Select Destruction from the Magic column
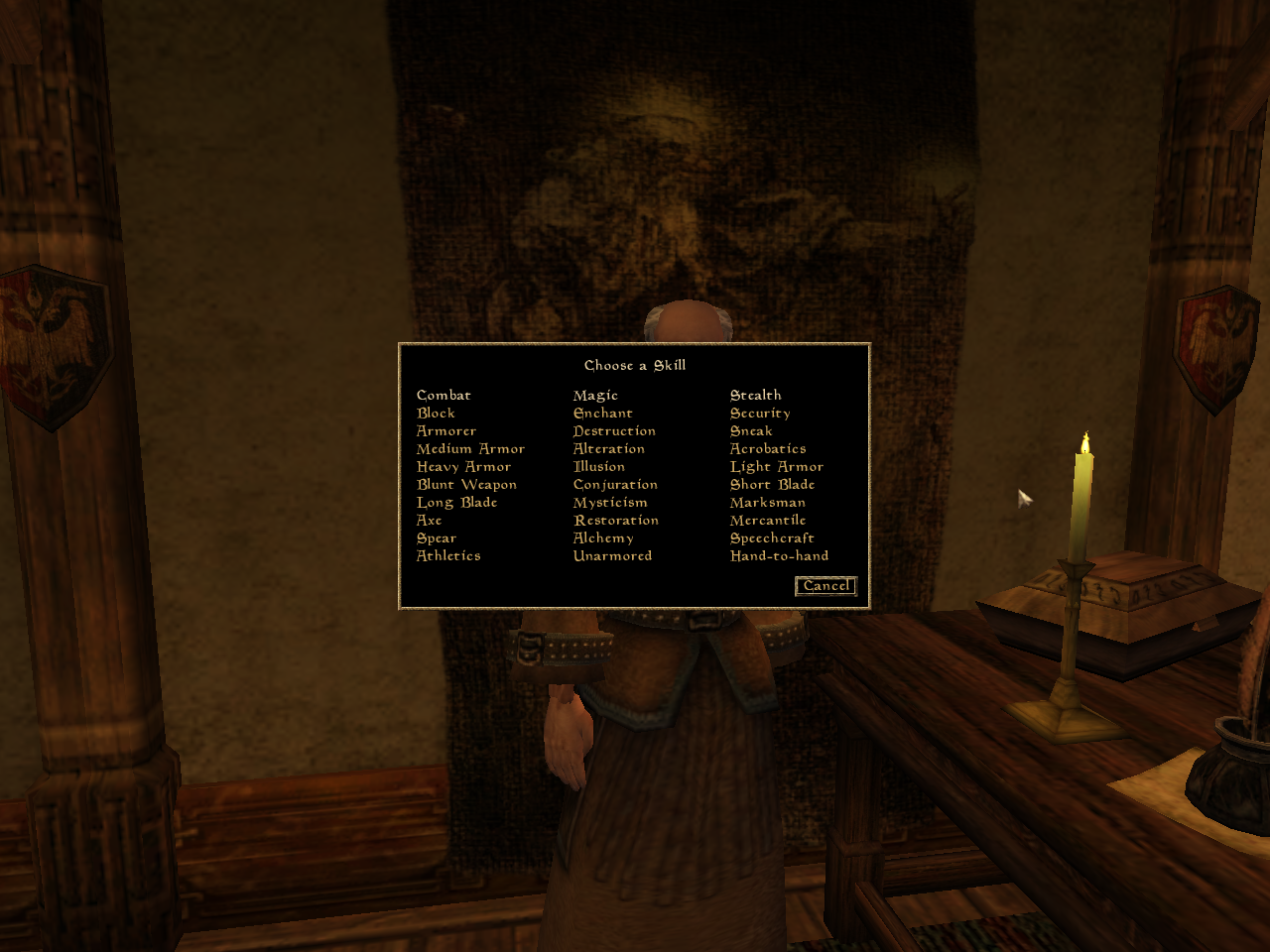The image size is (1270, 952). click(614, 430)
